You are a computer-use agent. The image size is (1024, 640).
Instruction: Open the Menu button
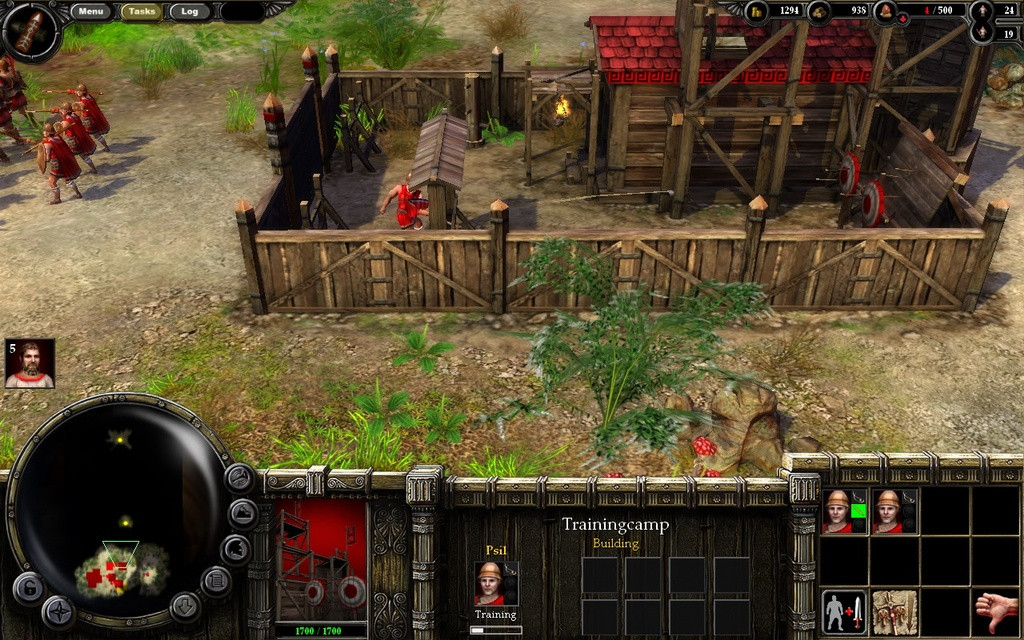tap(91, 12)
